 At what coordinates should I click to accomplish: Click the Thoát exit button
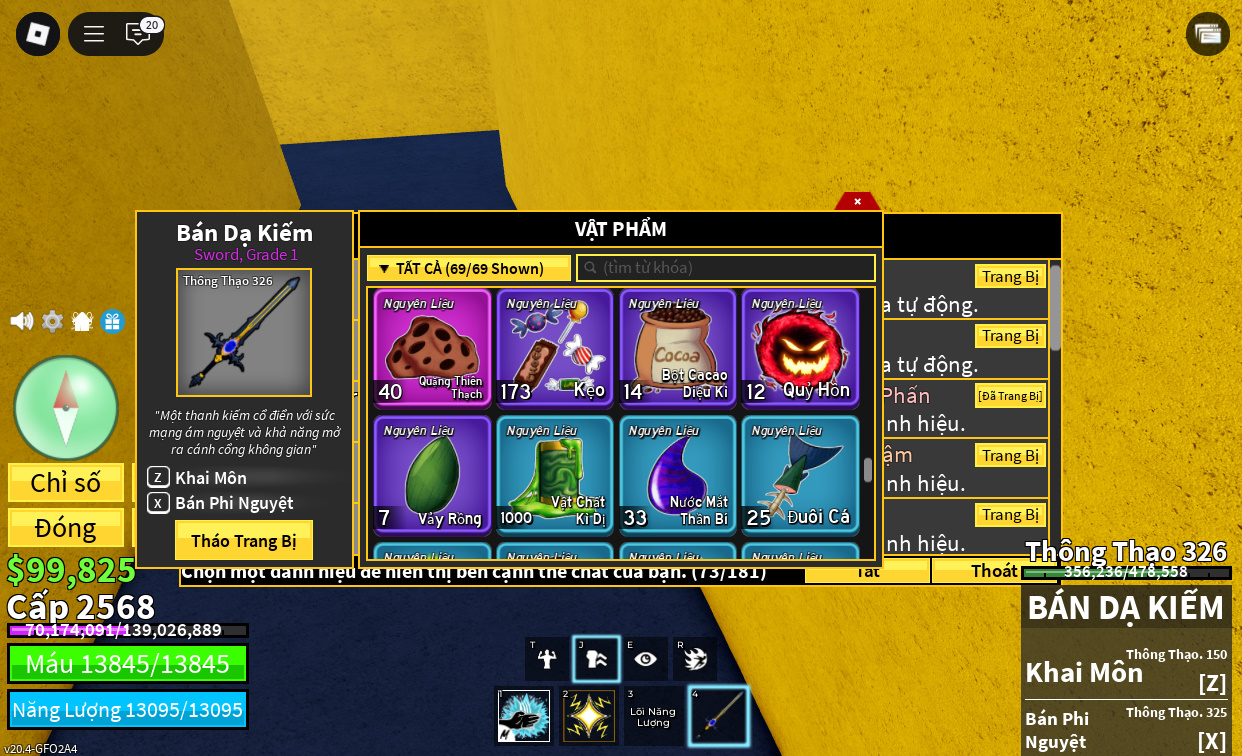click(993, 571)
